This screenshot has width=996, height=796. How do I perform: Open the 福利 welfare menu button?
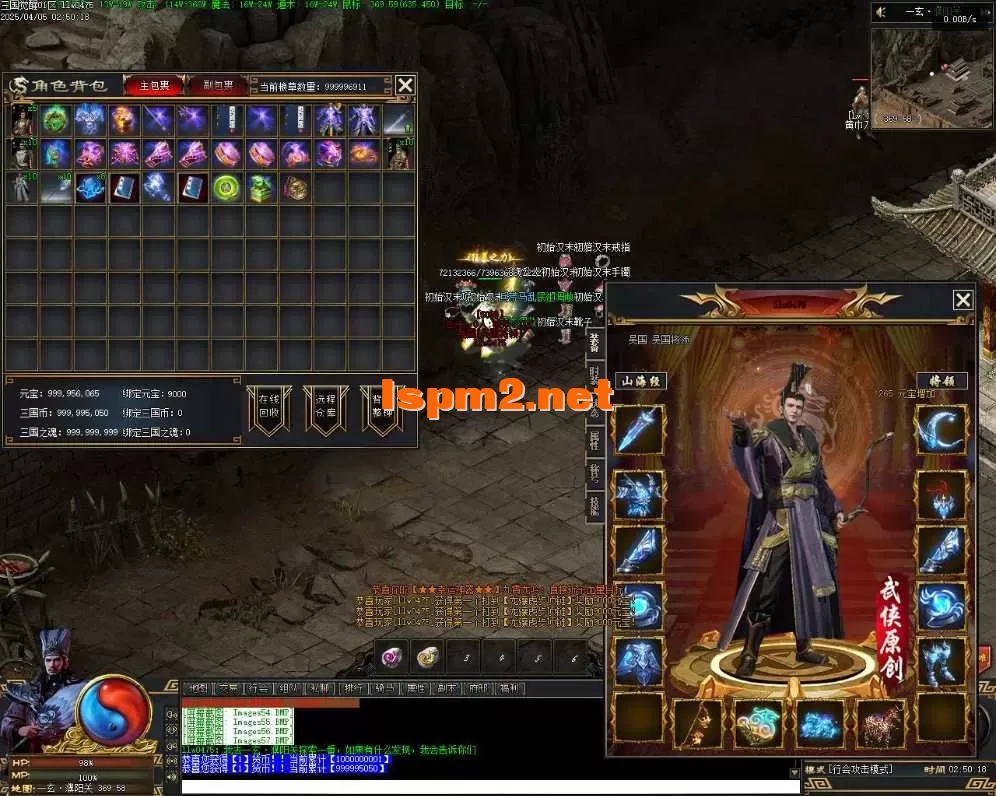(510, 688)
